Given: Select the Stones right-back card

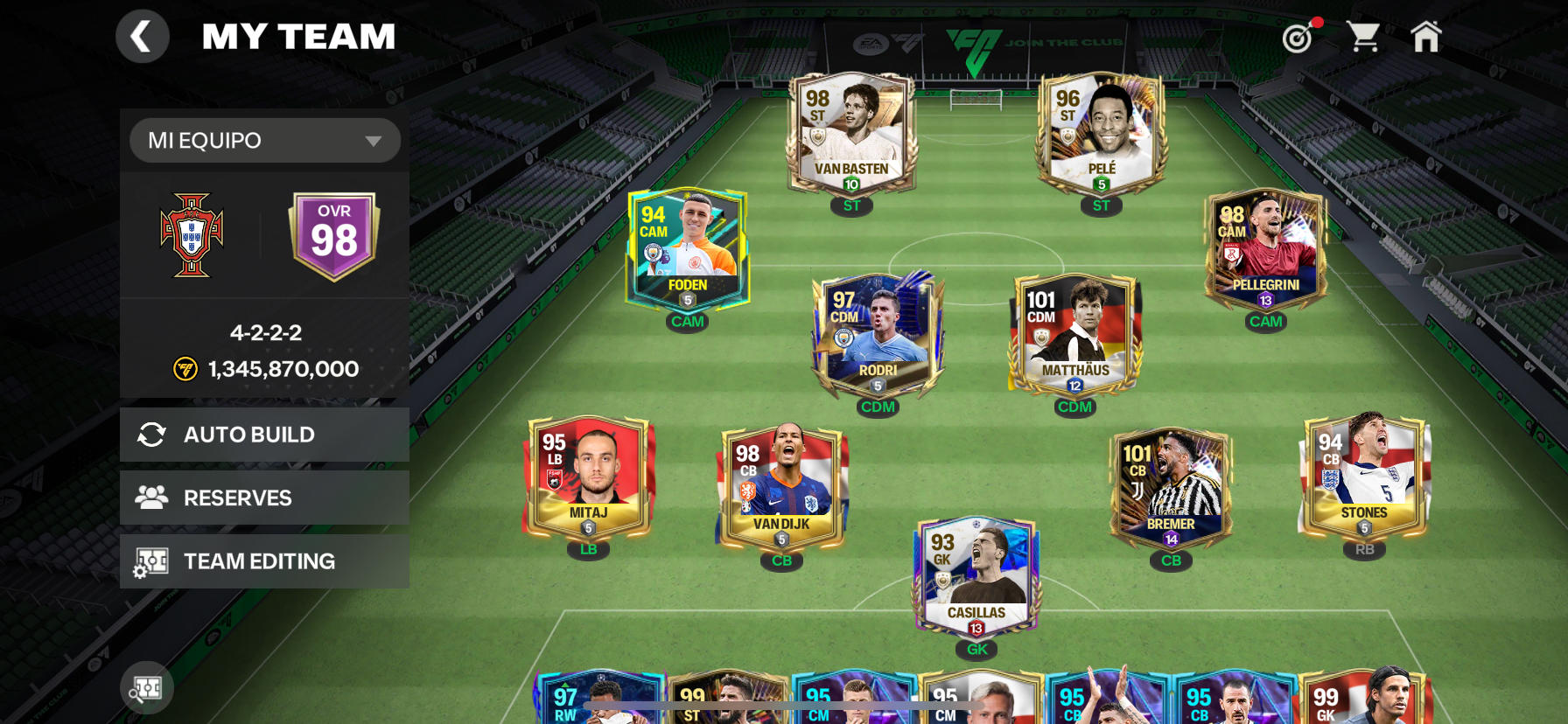Looking at the screenshot, I should 1364,477.
